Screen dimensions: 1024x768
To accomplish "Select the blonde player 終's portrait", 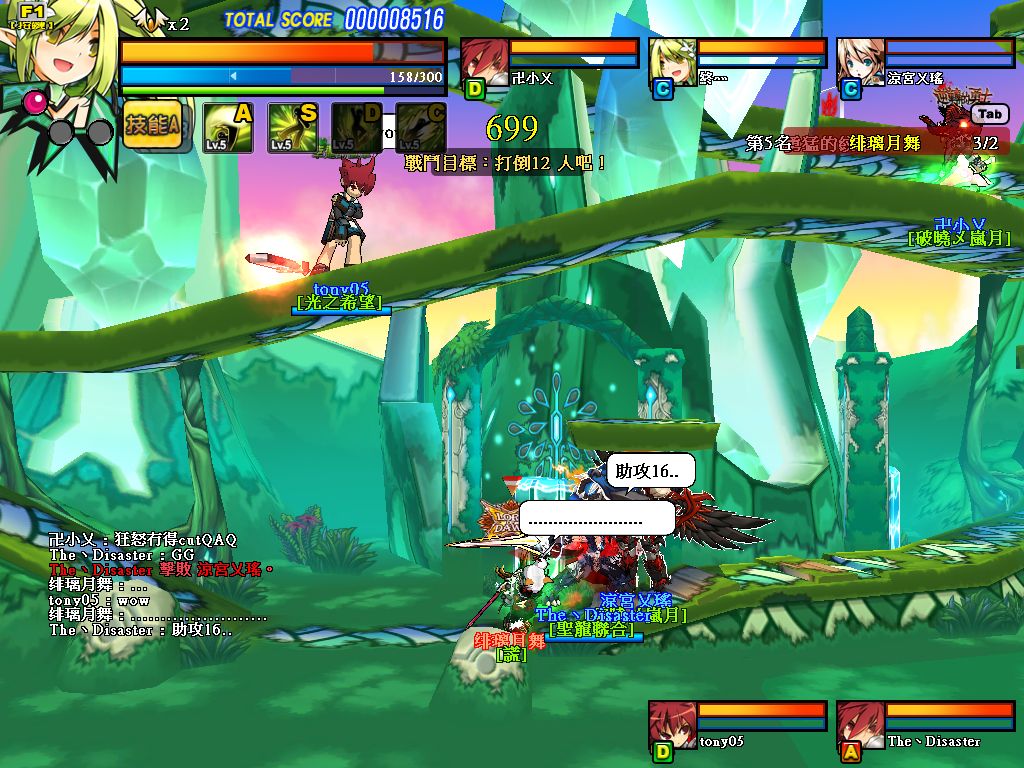I will 672,62.
